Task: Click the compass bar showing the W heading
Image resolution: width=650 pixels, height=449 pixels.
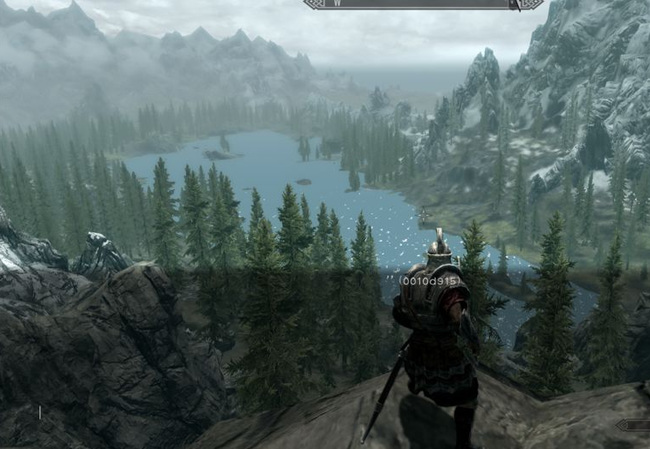Action: 424,4
